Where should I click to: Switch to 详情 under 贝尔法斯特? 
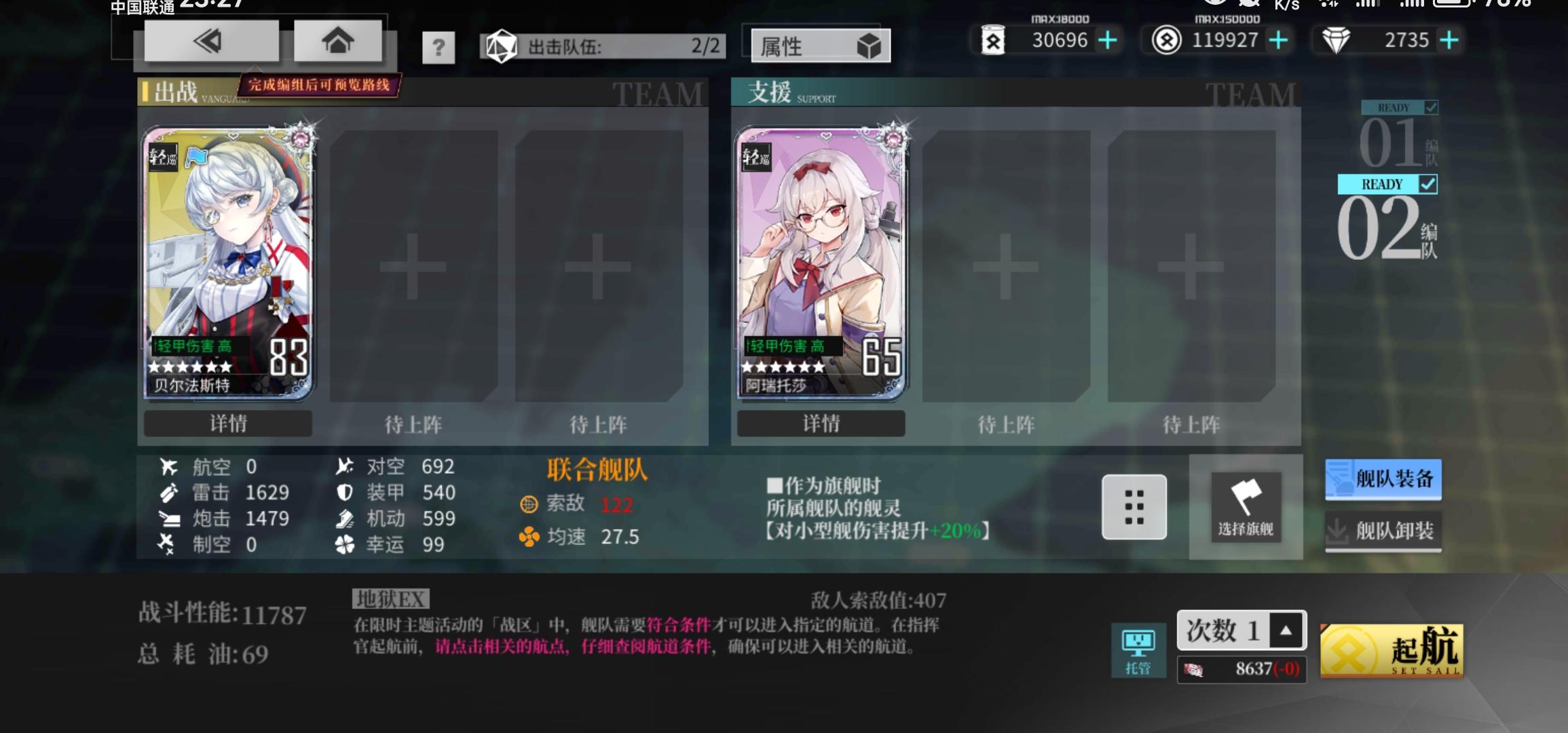[x=227, y=423]
